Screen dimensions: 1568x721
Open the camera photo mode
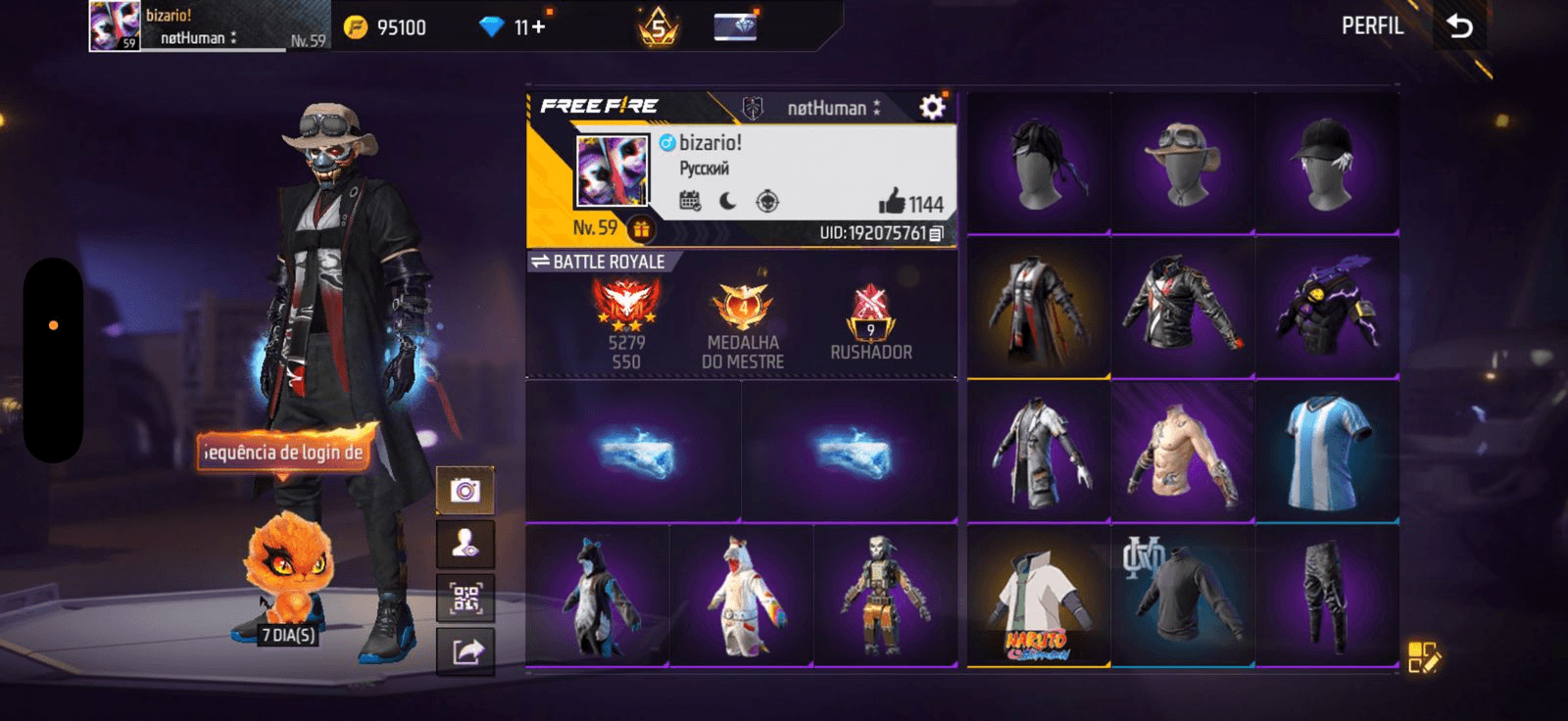click(x=465, y=490)
